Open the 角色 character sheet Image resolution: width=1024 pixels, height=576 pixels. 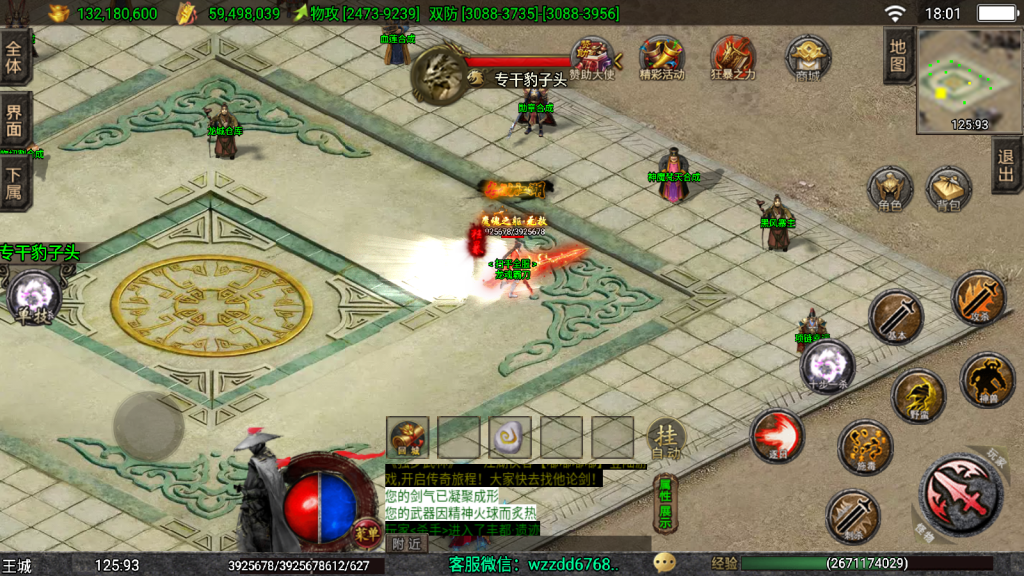889,188
